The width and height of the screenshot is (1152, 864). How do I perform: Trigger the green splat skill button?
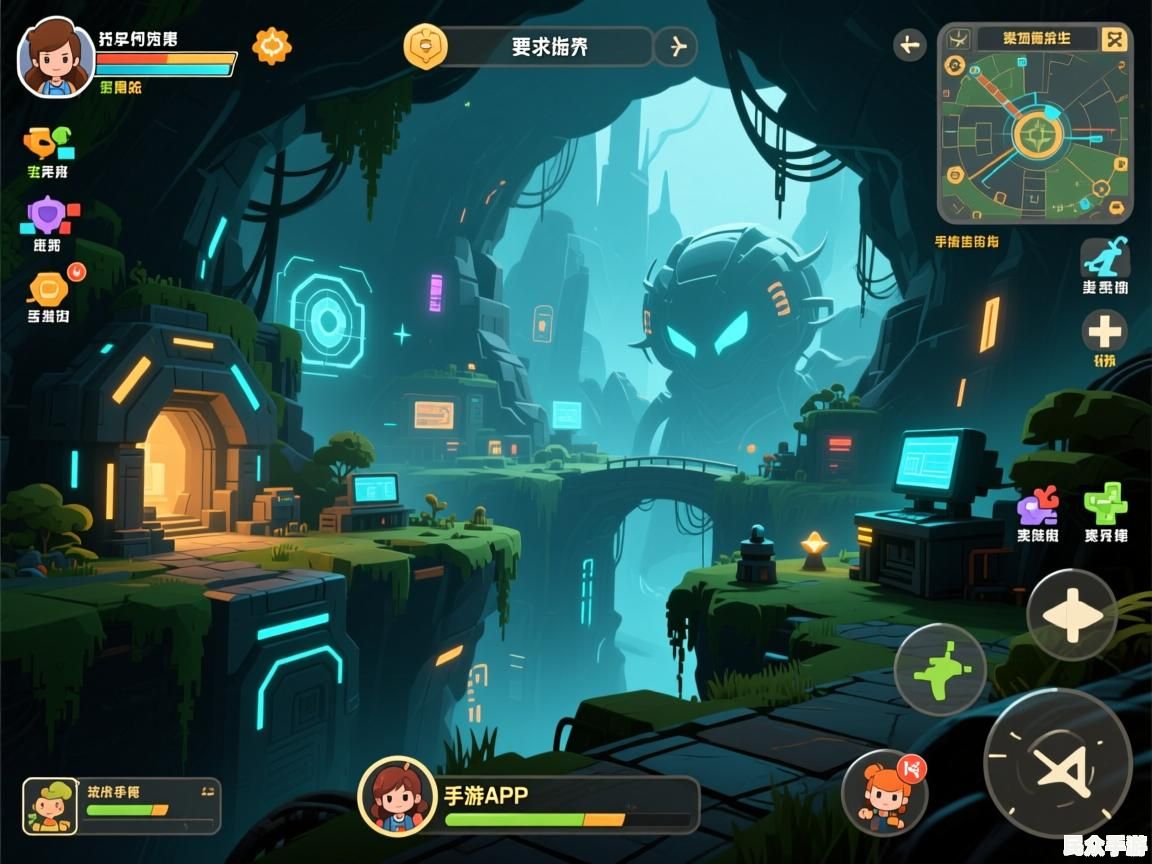(940, 669)
